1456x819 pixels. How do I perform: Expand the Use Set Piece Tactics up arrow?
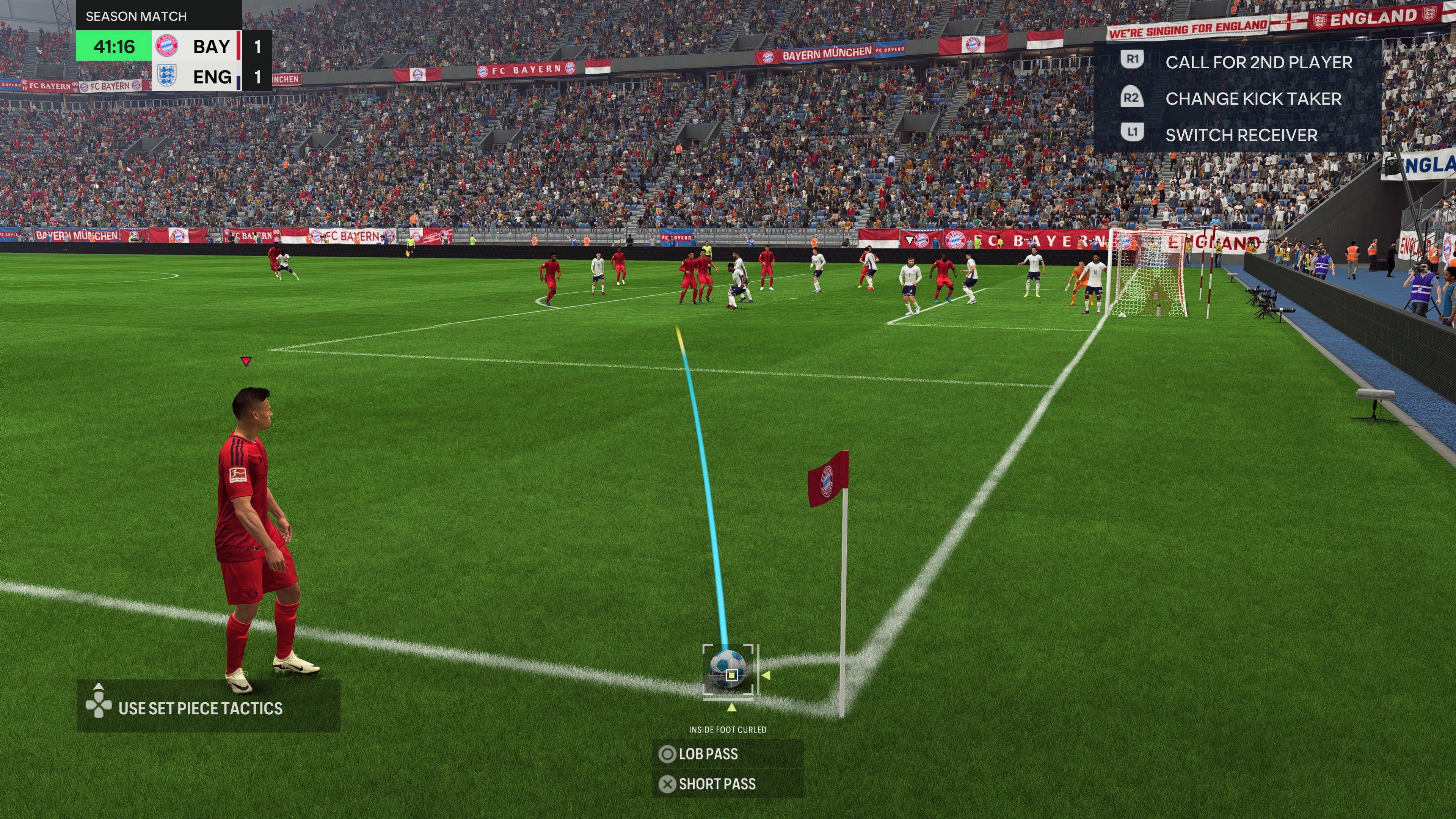coord(99,687)
